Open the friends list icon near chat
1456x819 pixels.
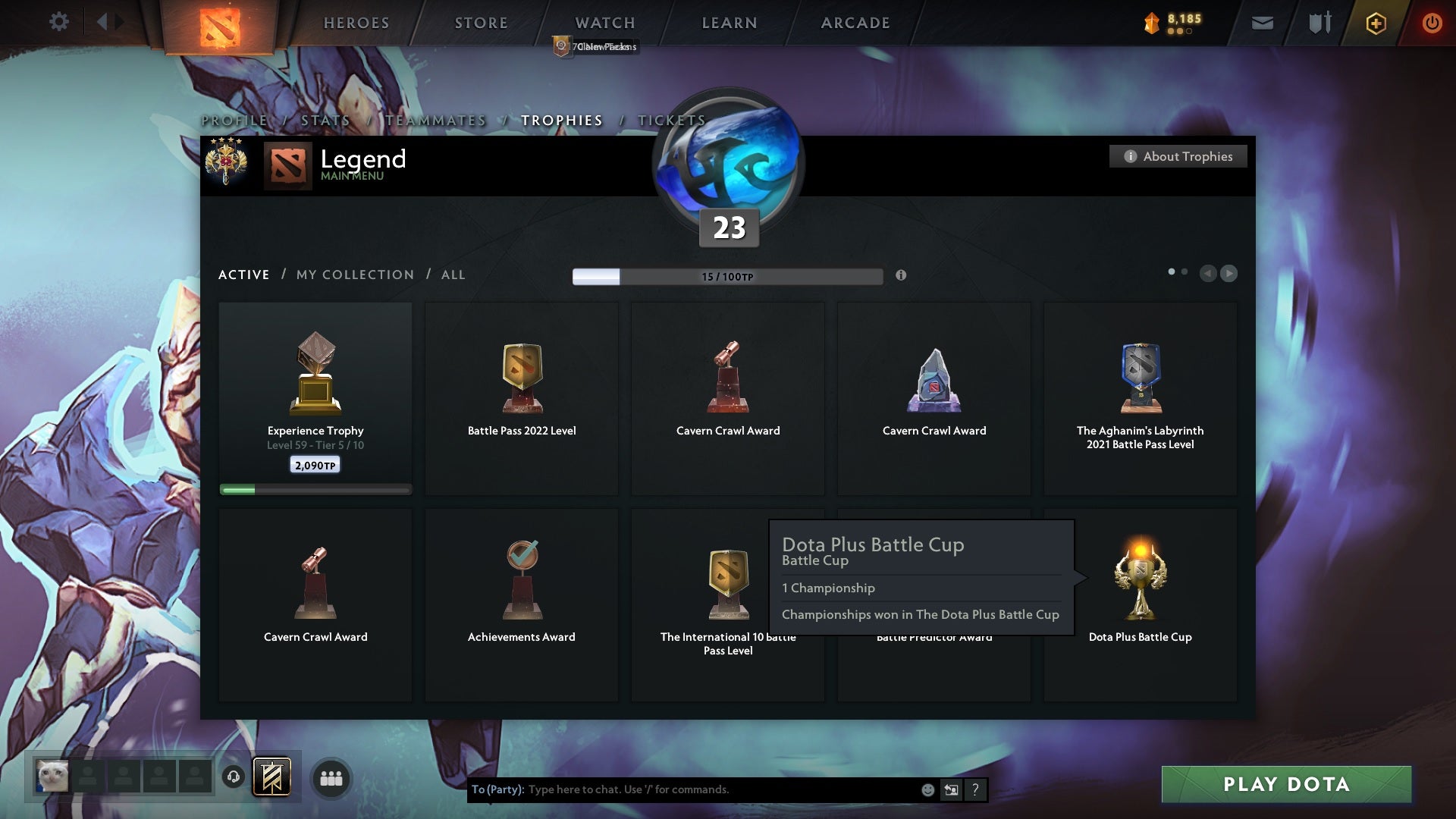331,777
